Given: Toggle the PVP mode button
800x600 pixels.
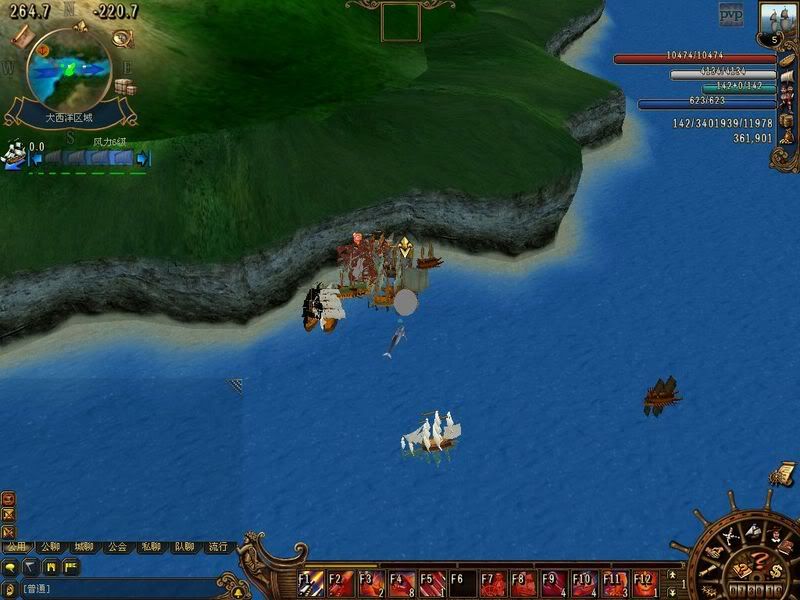Looking at the screenshot, I should (731, 14).
